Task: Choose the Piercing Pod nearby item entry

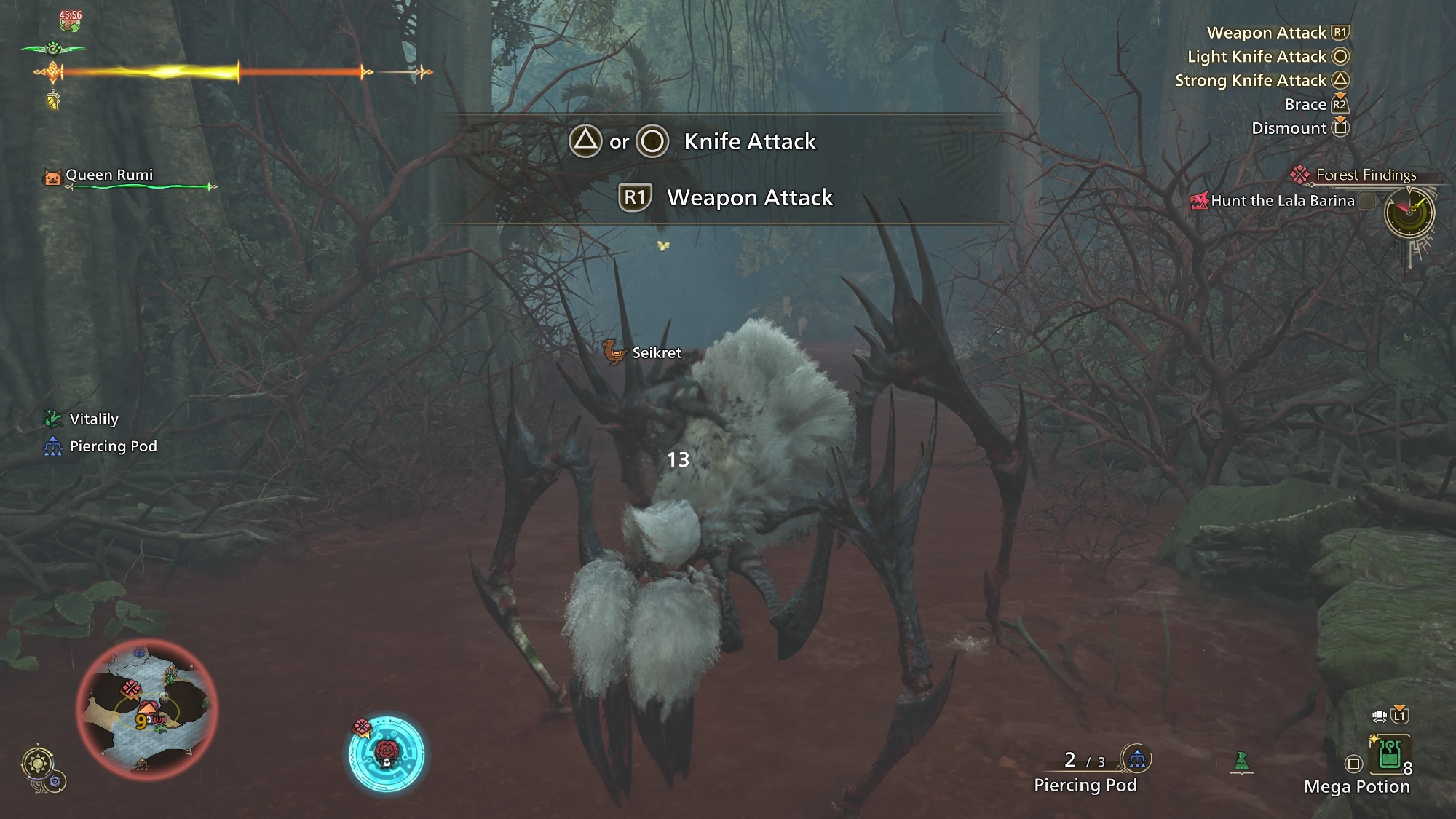Action: coord(112,446)
